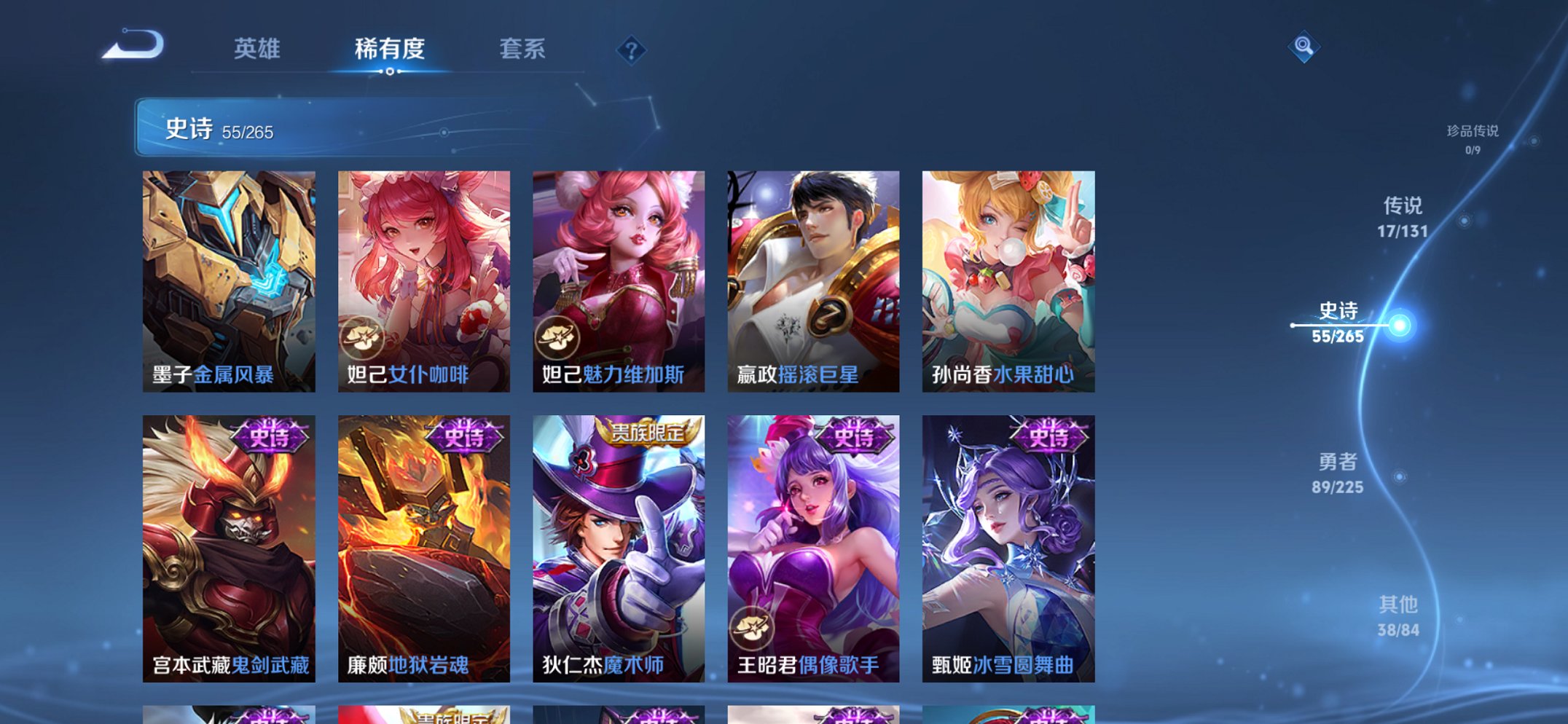The width and height of the screenshot is (1568, 724).
Task: Switch to the 套系 tab
Action: 522,50
